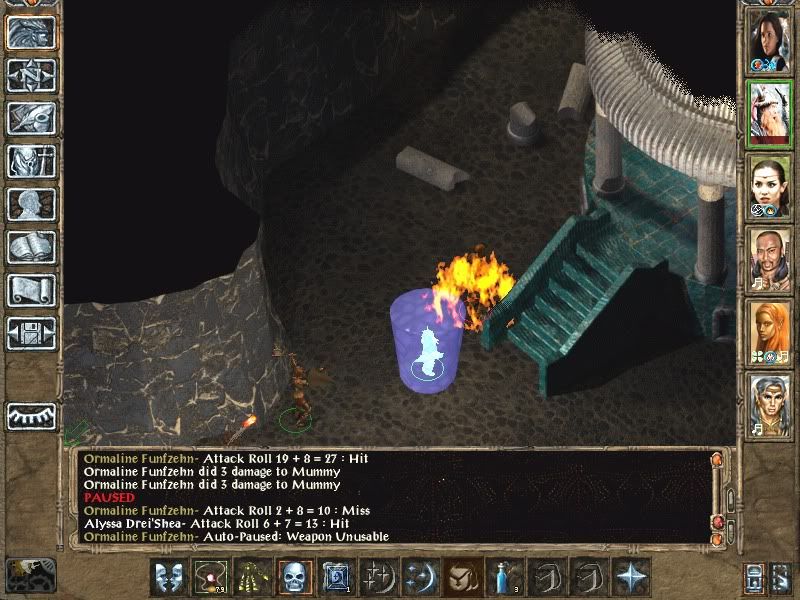The height and width of the screenshot is (600, 800).
Task: Select the bald bearded man portrait
Action: pos(769,260)
